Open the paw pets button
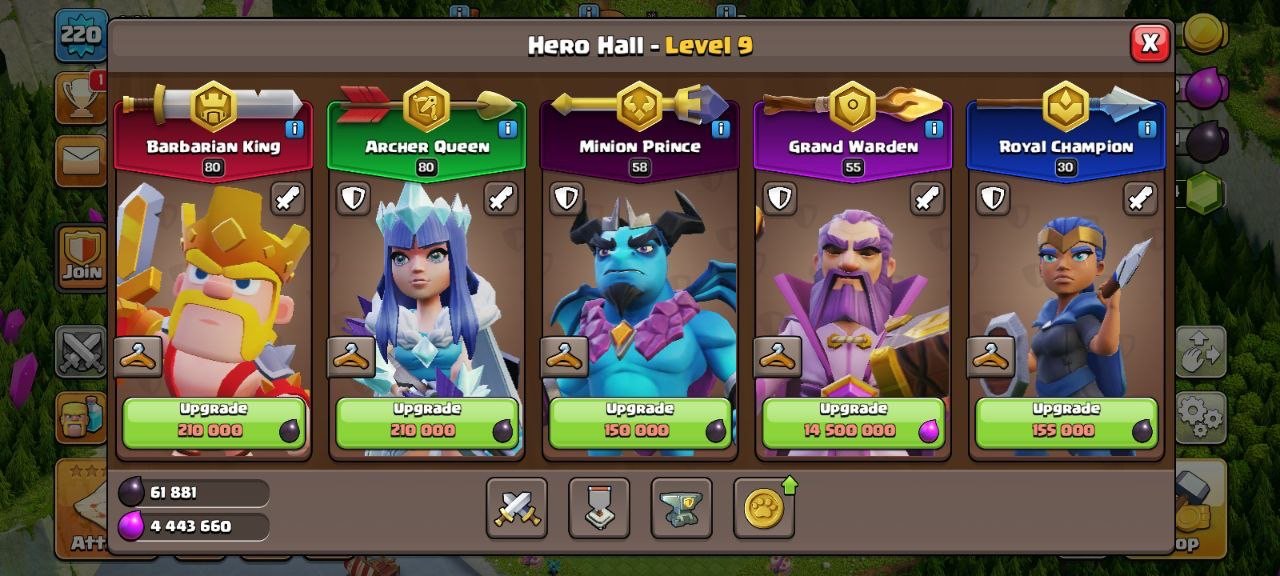 (x=764, y=508)
